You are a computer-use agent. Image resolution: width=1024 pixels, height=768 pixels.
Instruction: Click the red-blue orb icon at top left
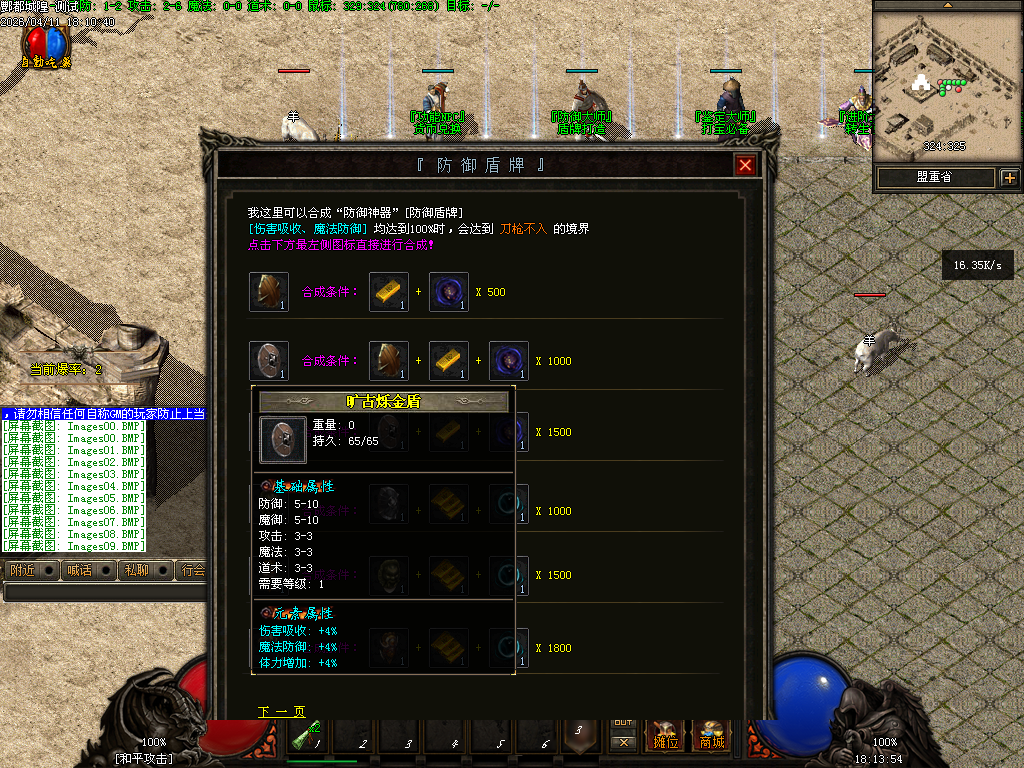(47, 44)
